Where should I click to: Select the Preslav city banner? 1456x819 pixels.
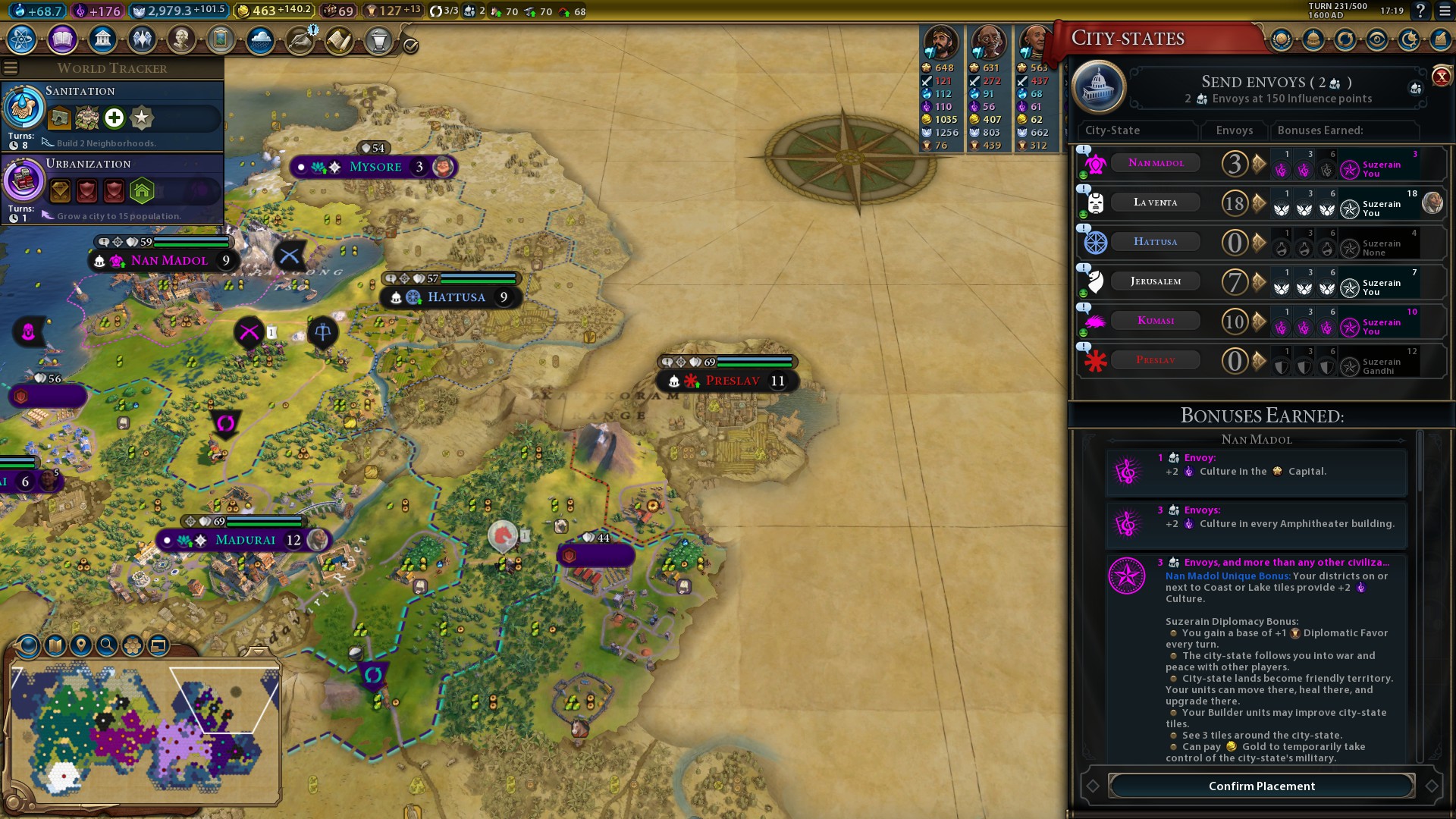pos(732,381)
